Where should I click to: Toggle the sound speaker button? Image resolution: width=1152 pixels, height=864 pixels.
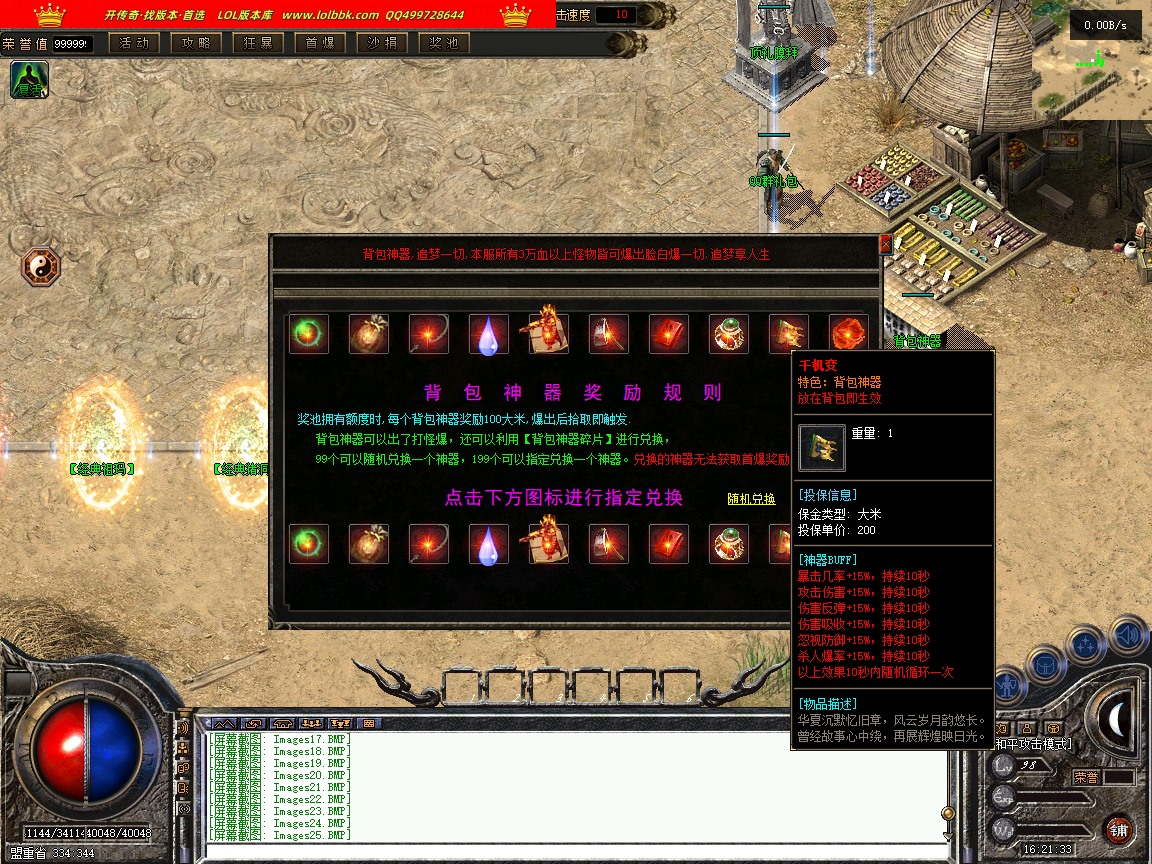point(1127,634)
